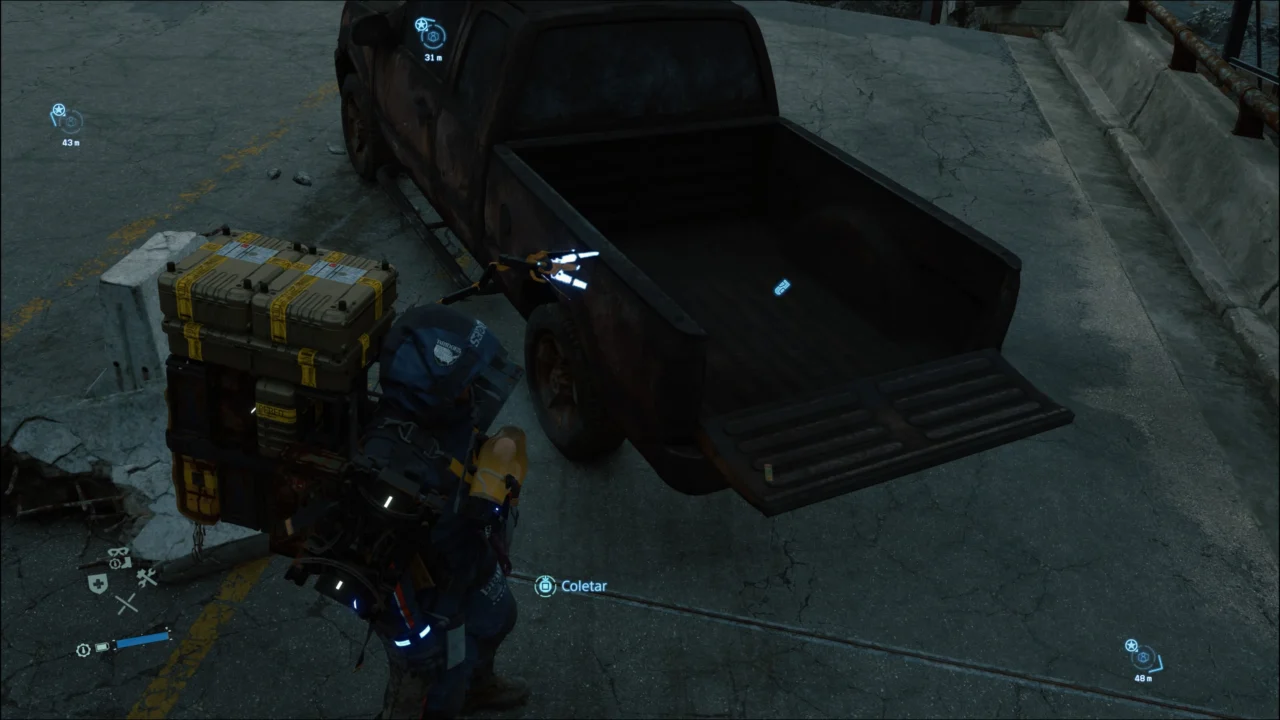Click the circular Coletar prompt icon
Viewport: 1280px width, 720px height.
(545, 586)
